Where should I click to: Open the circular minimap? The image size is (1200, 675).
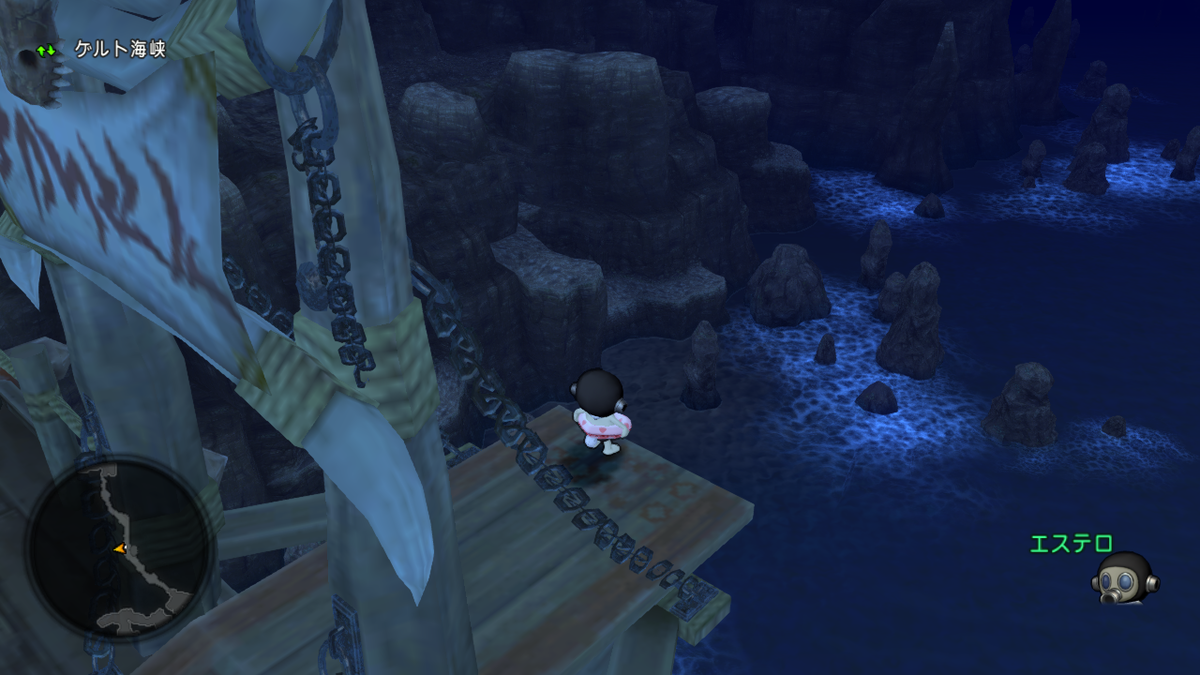[x=119, y=546]
